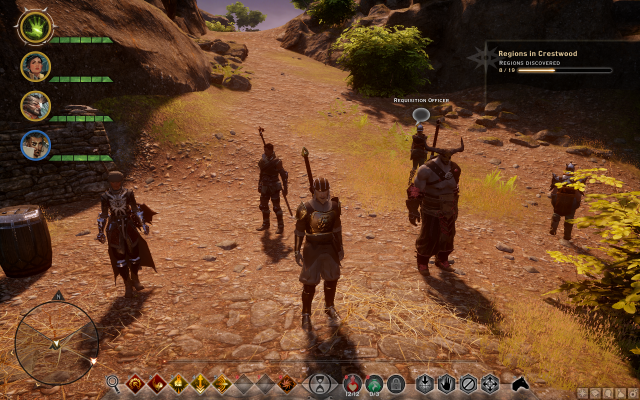
Task: Select the locked potion slot
Action: point(396,382)
